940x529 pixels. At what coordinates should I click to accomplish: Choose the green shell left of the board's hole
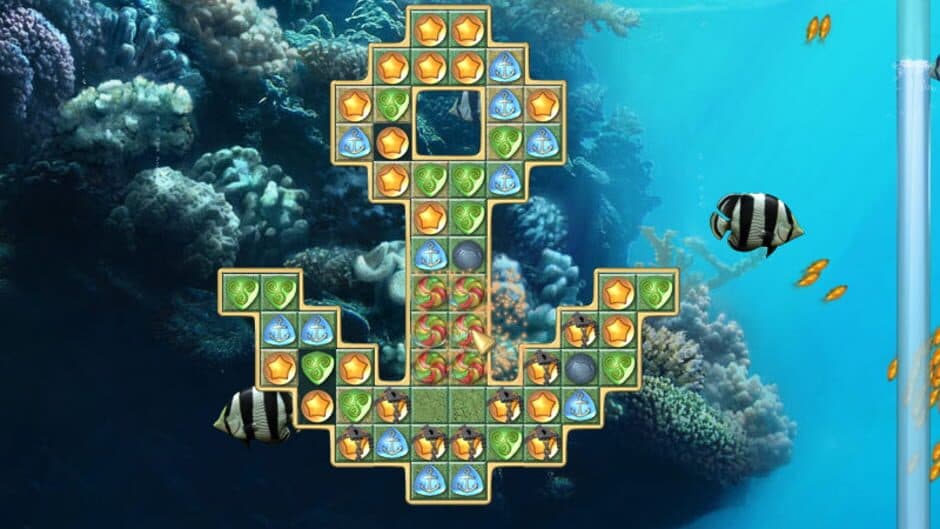click(392, 105)
